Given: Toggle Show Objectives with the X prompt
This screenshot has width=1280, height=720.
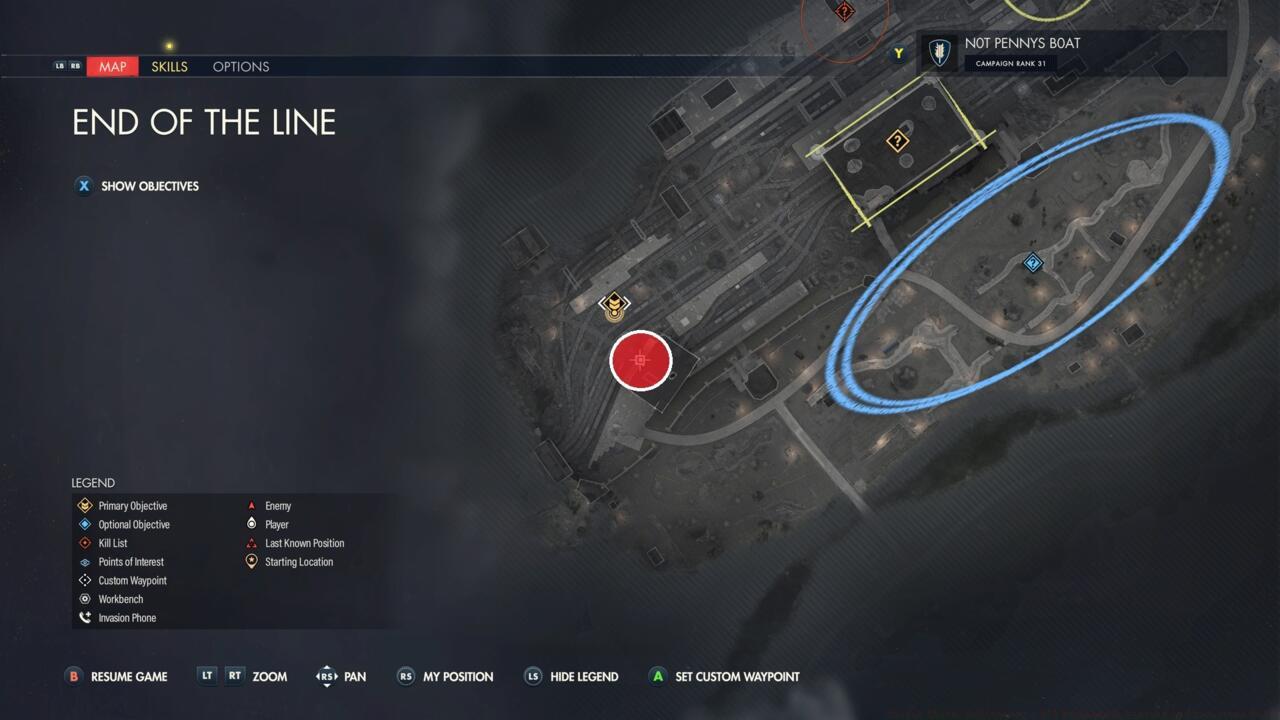Looking at the screenshot, I should coord(84,186).
